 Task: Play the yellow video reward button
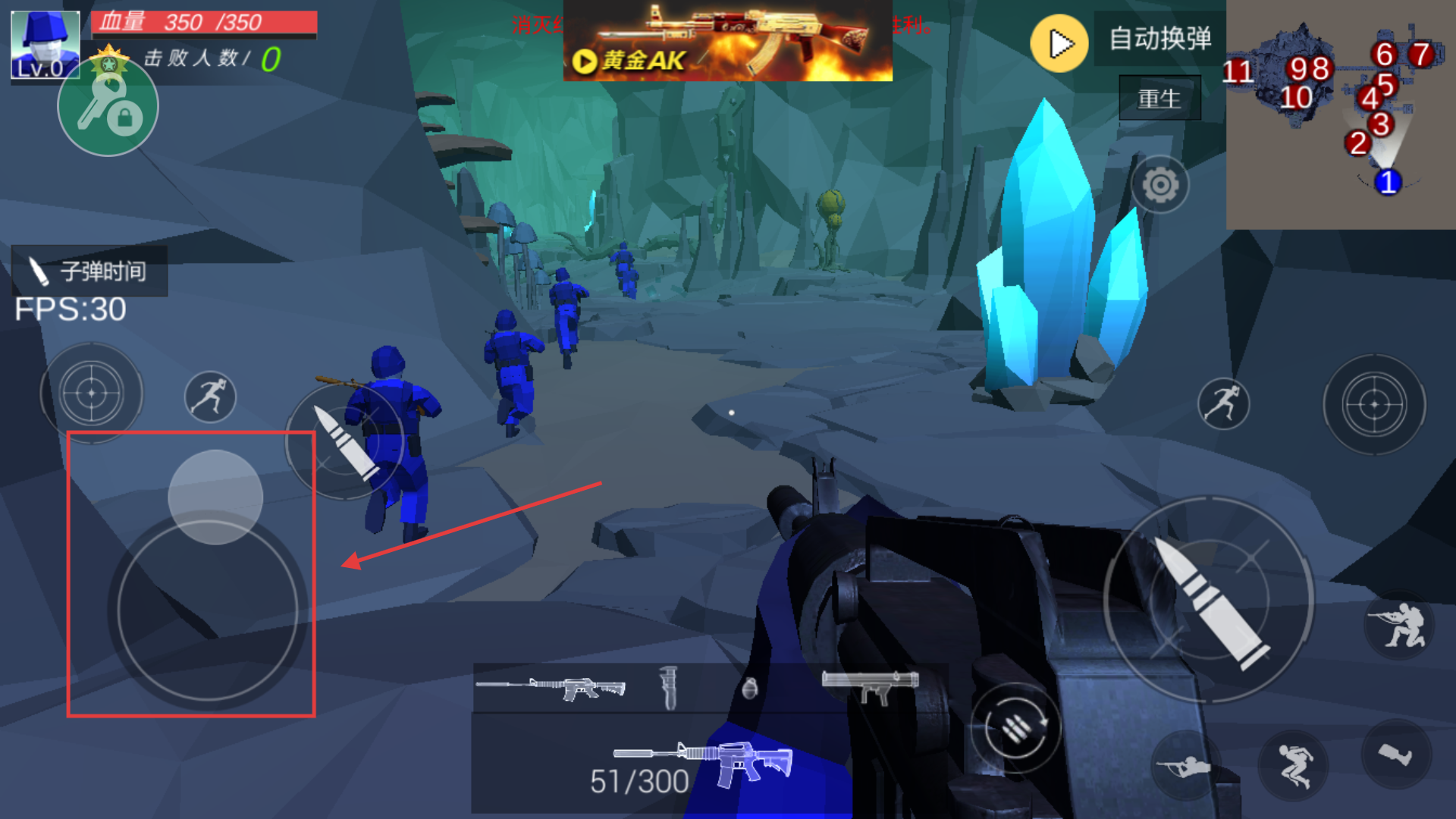pyautogui.click(x=1059, y=44)
